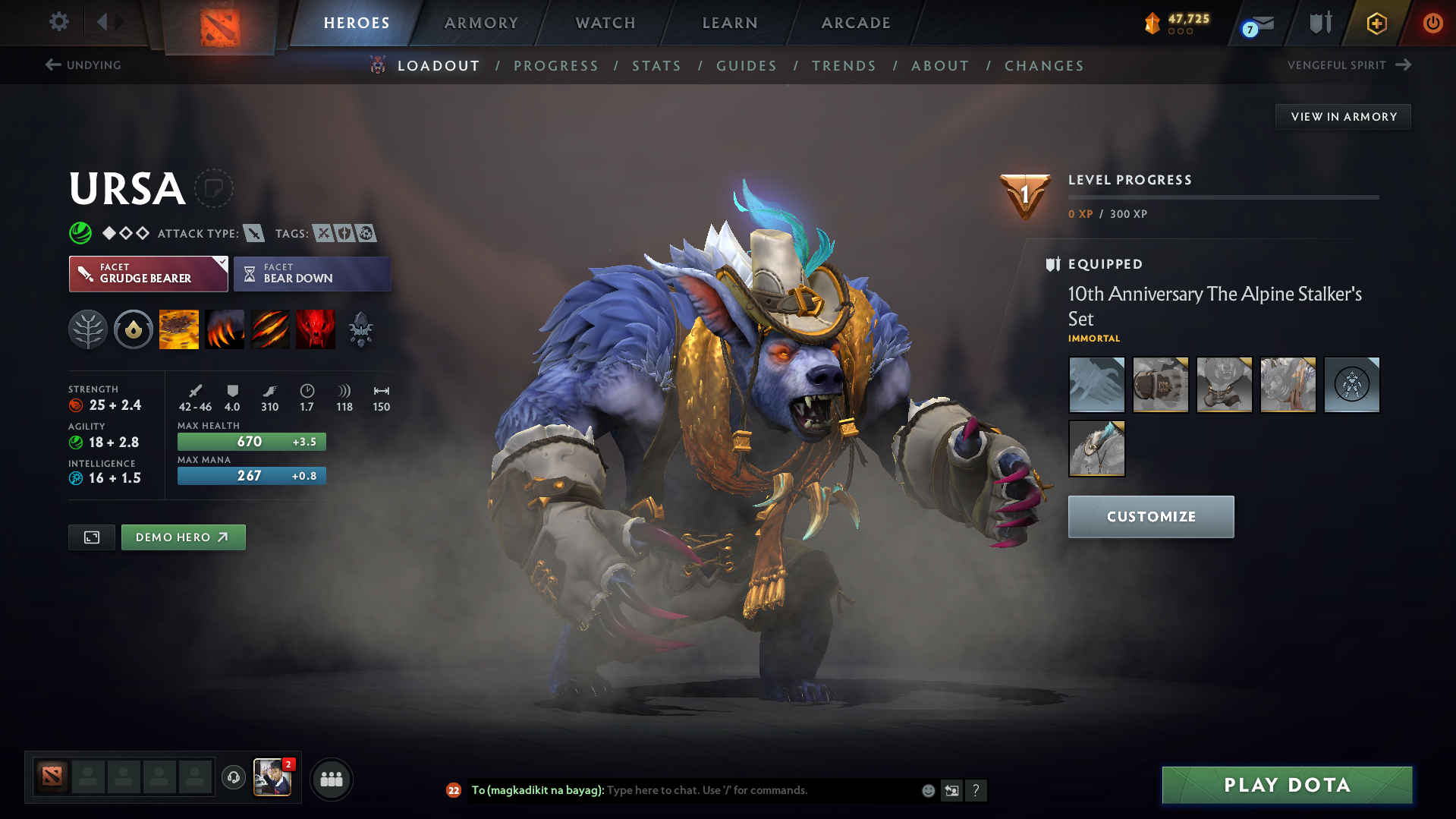Click the Dota Plus hexagon icon
Screen dimensions: 1456x819
[1376, 23]
